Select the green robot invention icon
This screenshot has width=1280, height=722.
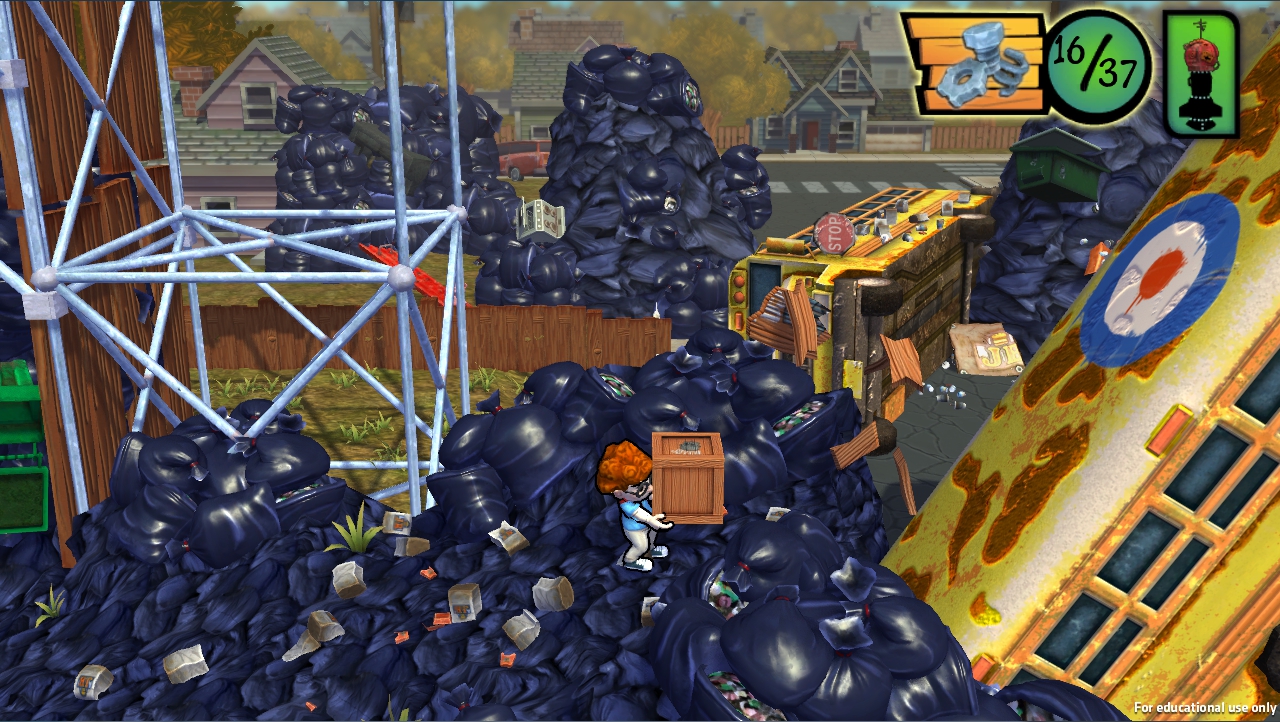1201,74
